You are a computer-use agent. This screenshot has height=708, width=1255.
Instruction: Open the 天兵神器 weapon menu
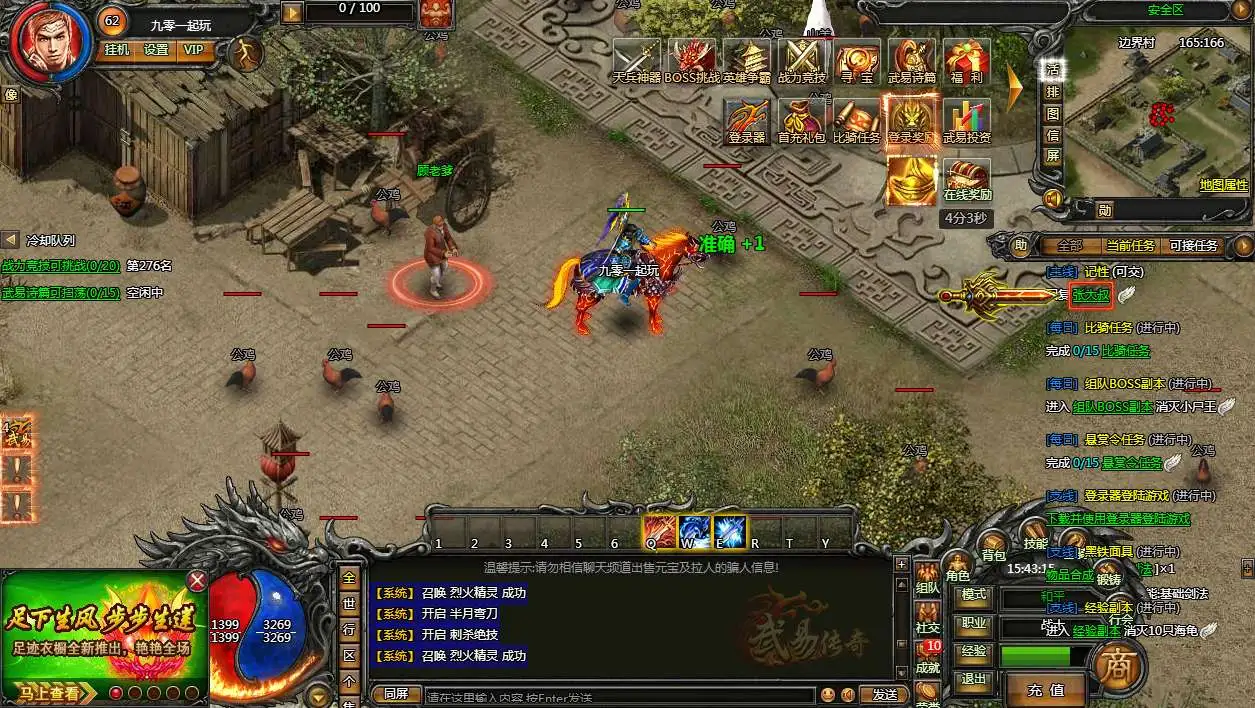tap(637, 58)
